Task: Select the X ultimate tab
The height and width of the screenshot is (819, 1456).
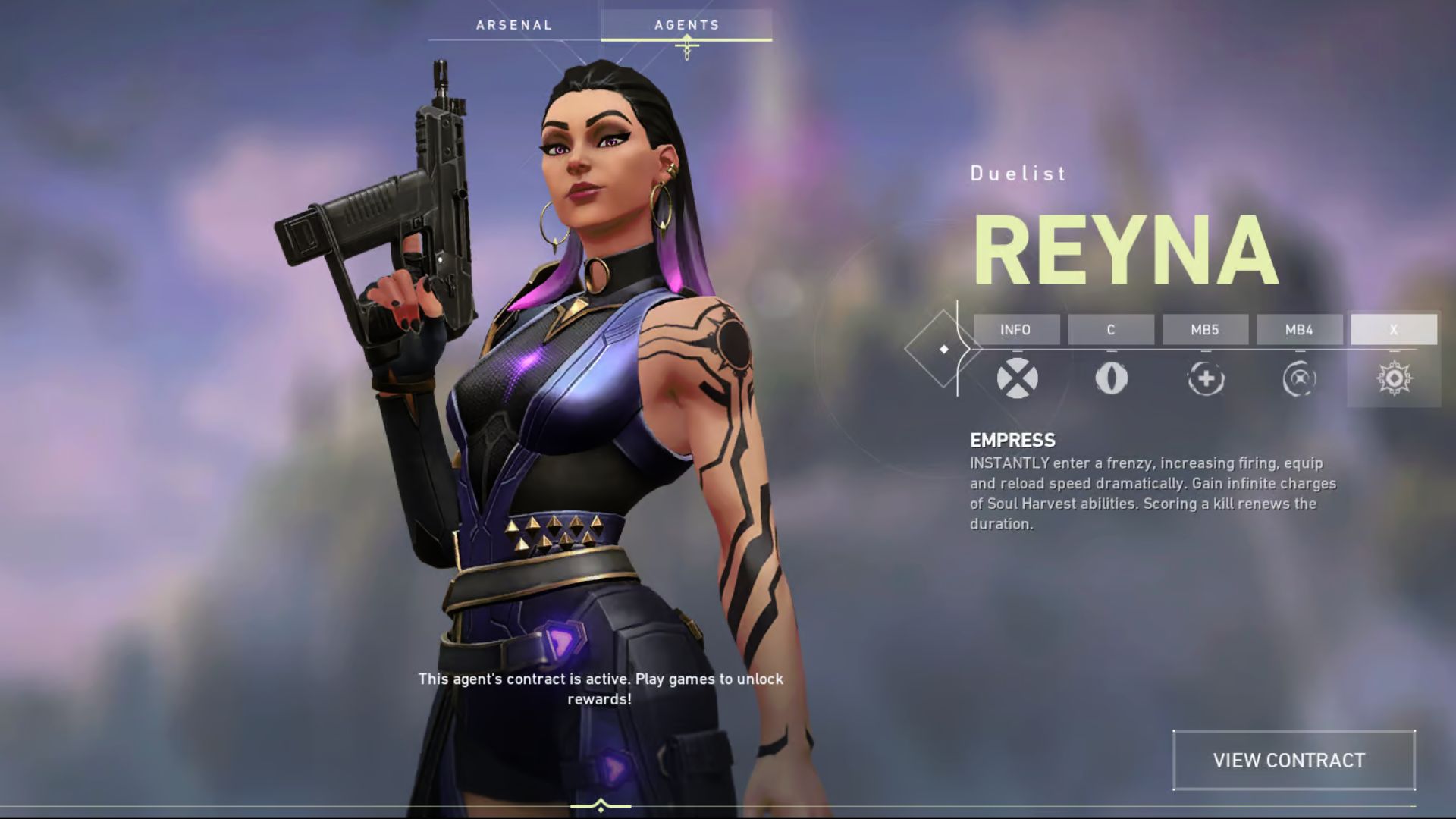Action: (1393, 330)
